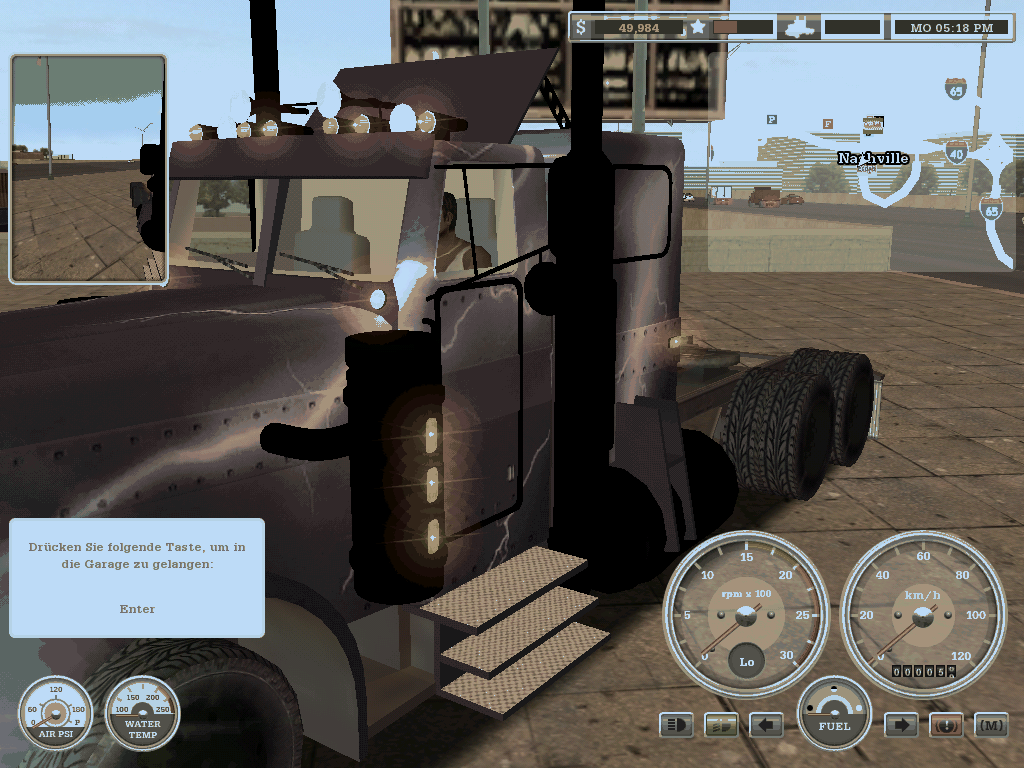Toggle the parking brake warning button
The height and width of the screenshot is (768, 1024).
[x=946, y=724]
